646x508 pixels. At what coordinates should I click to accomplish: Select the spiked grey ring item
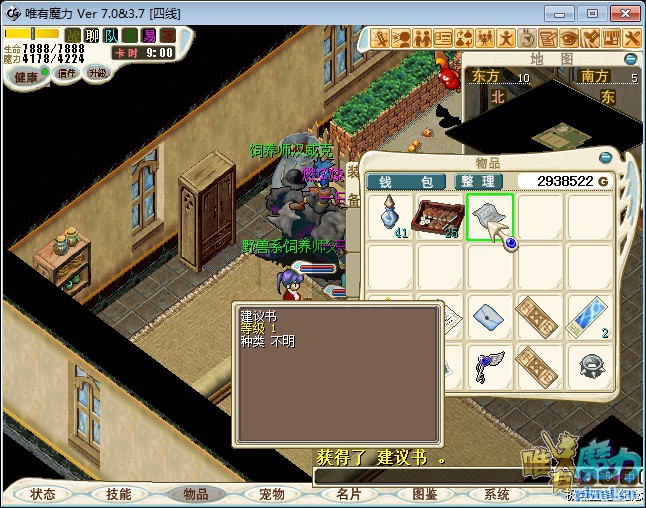(590, 366)
